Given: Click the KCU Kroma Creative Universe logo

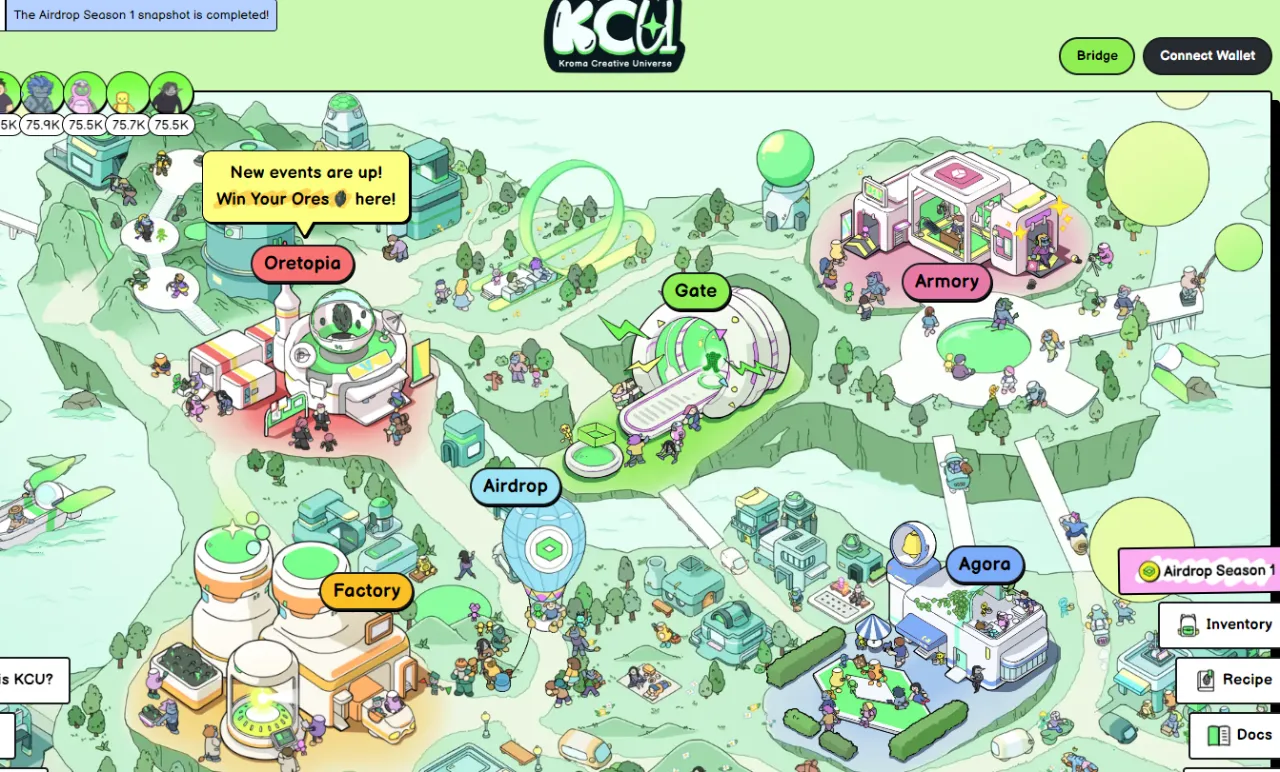Looking at the screenshot, I should tap(614, 36).
